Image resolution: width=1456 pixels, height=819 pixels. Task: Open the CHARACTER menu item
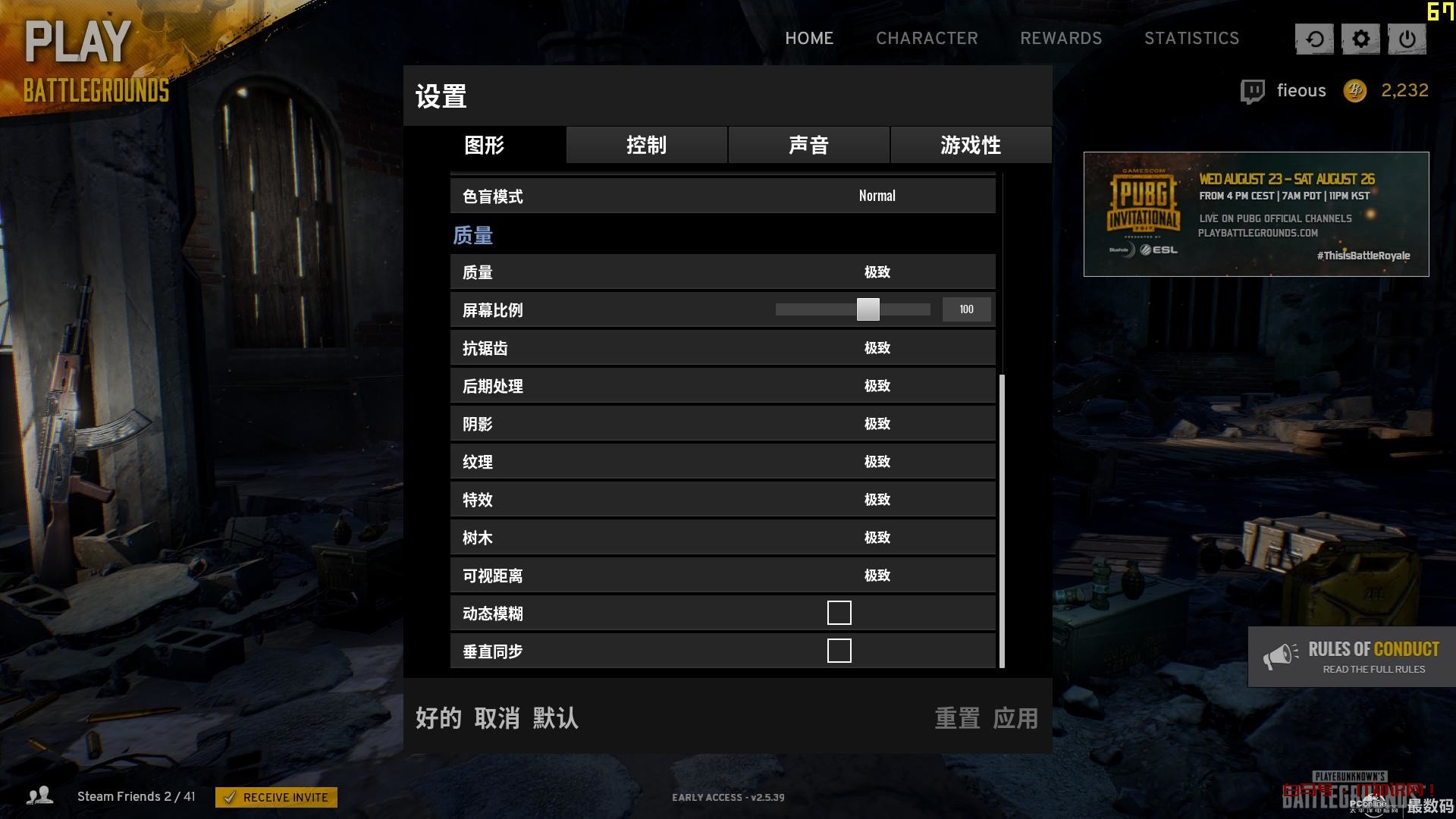pos(927,39)
